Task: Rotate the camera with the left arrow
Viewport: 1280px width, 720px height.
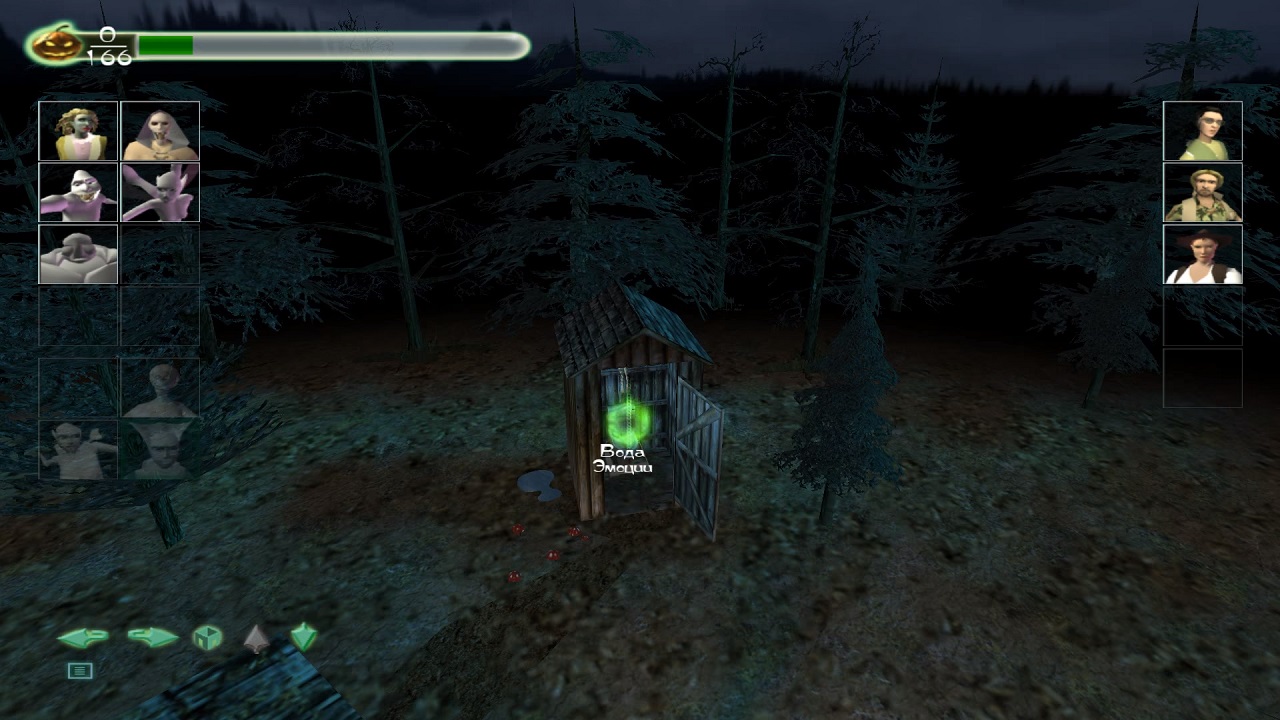Action: point(82,637)
